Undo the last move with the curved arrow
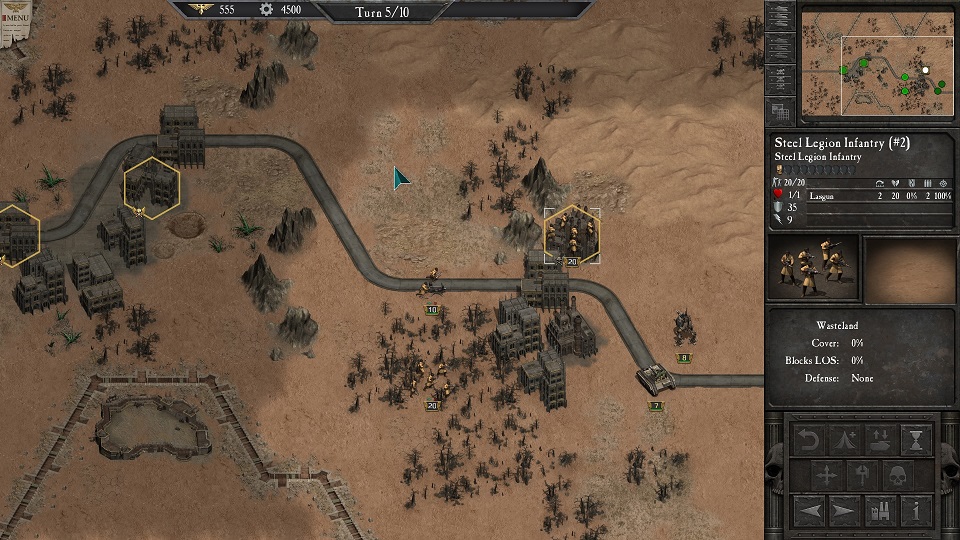Image resolution: width=960 pixels, height=540 pixels. click(x=809, y=439)
